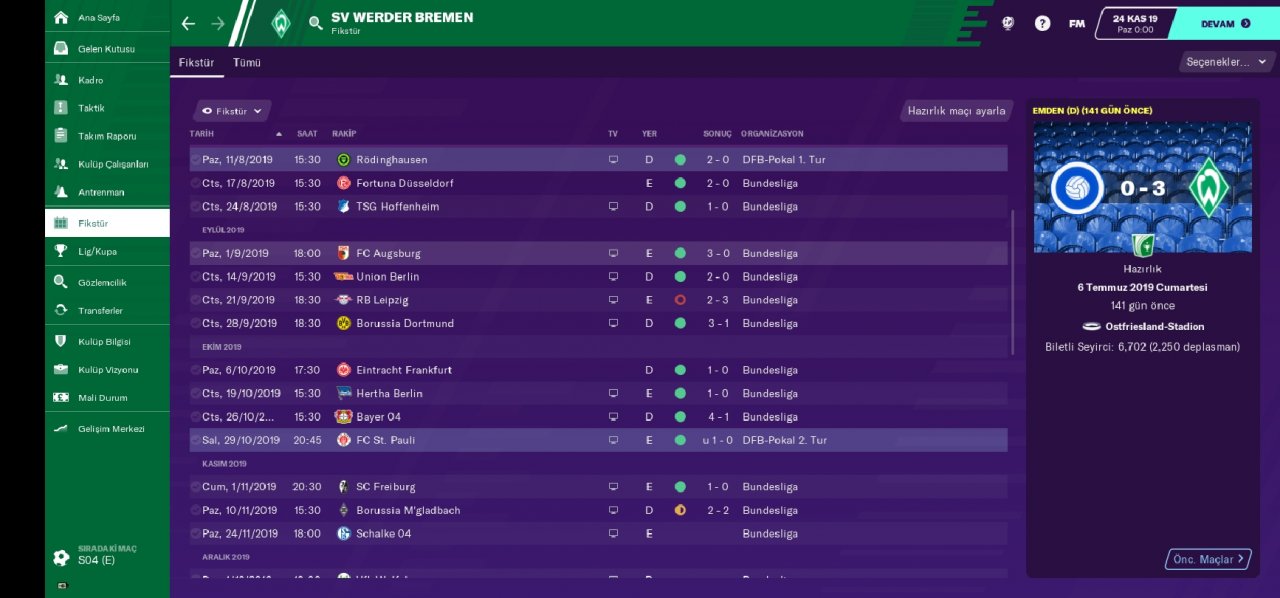This screenshot has height=598, width=1280.
Task: Sort fixtures by TARİH column header
Action: pos(202,134)
